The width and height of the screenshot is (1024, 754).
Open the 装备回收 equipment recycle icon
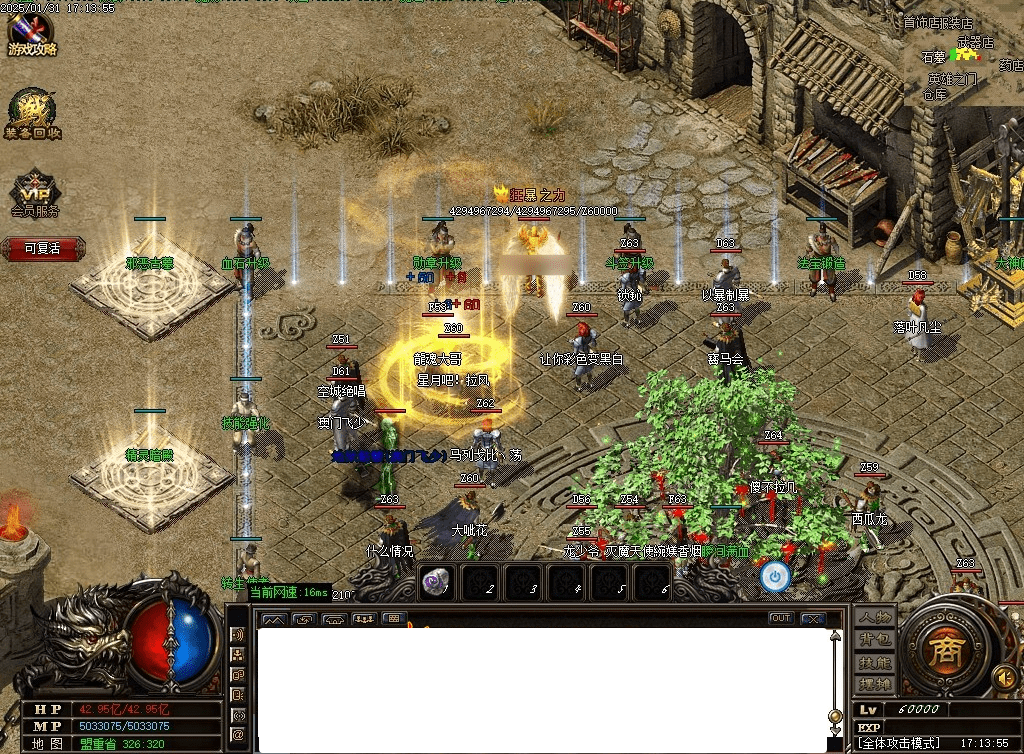click(x=32, y=115)
